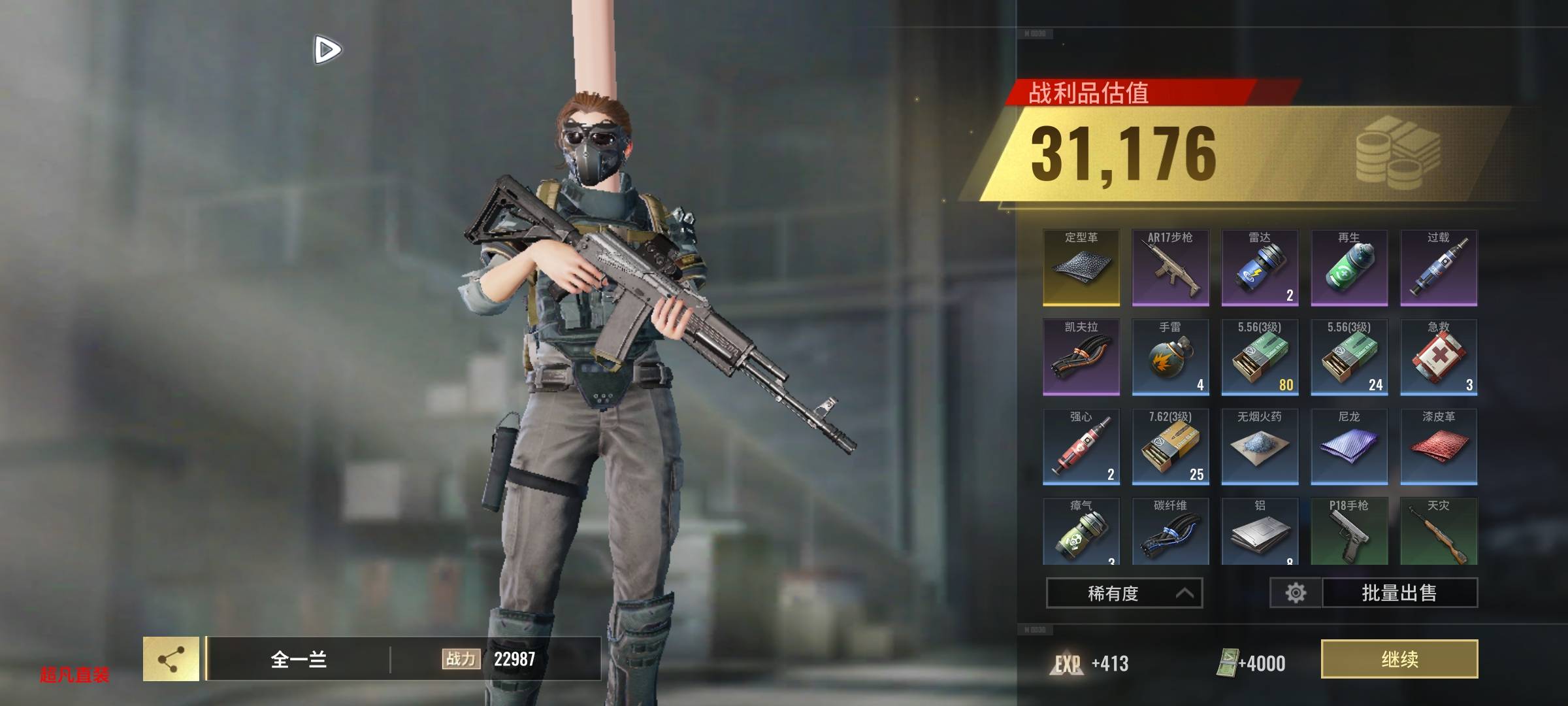Choose the 凯夫拉 kevlar material slot
Image resolution: width=1568 pixels, height=706 pixels.
(1081, 357)
